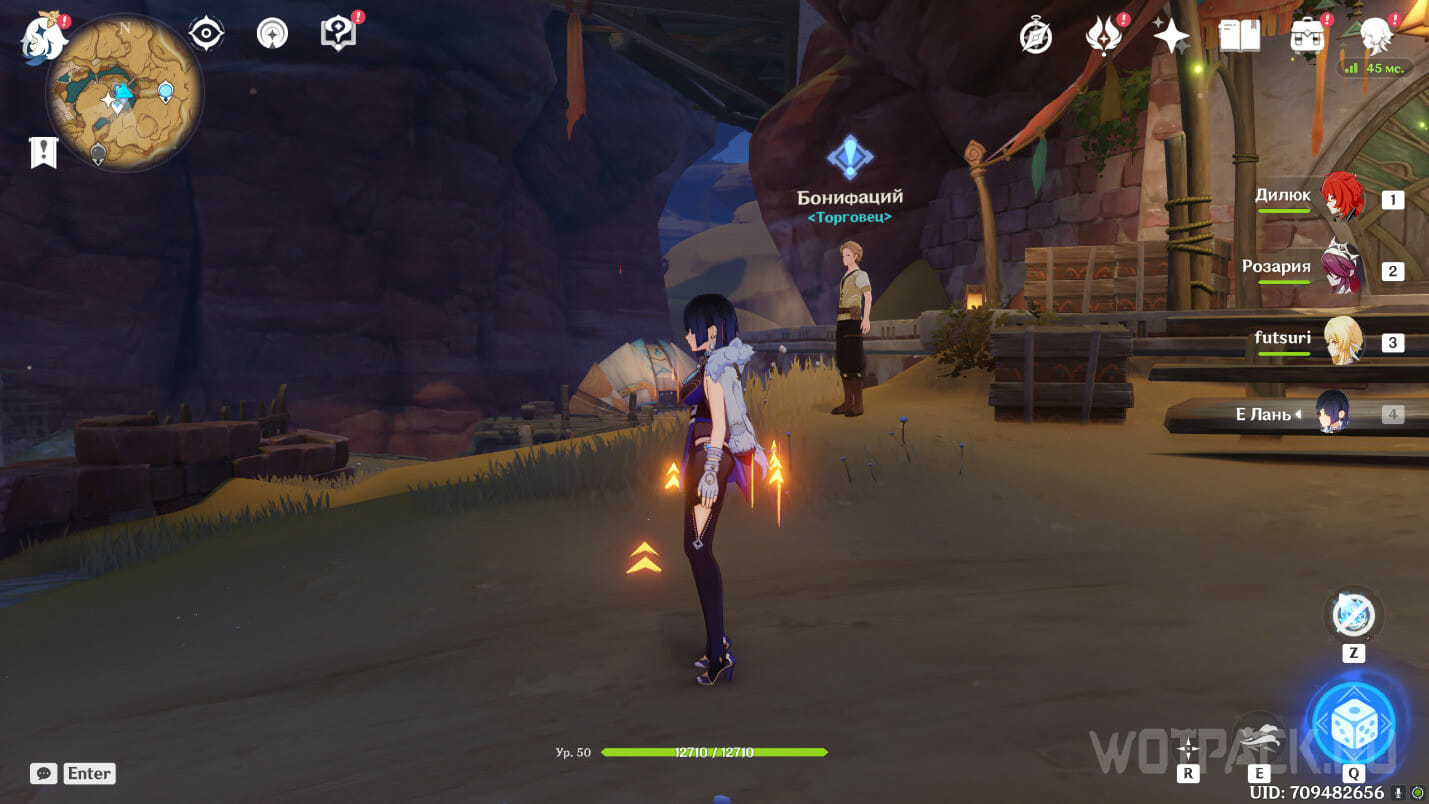Open the tutorial shield icon with alert

(x=339, y=34)
